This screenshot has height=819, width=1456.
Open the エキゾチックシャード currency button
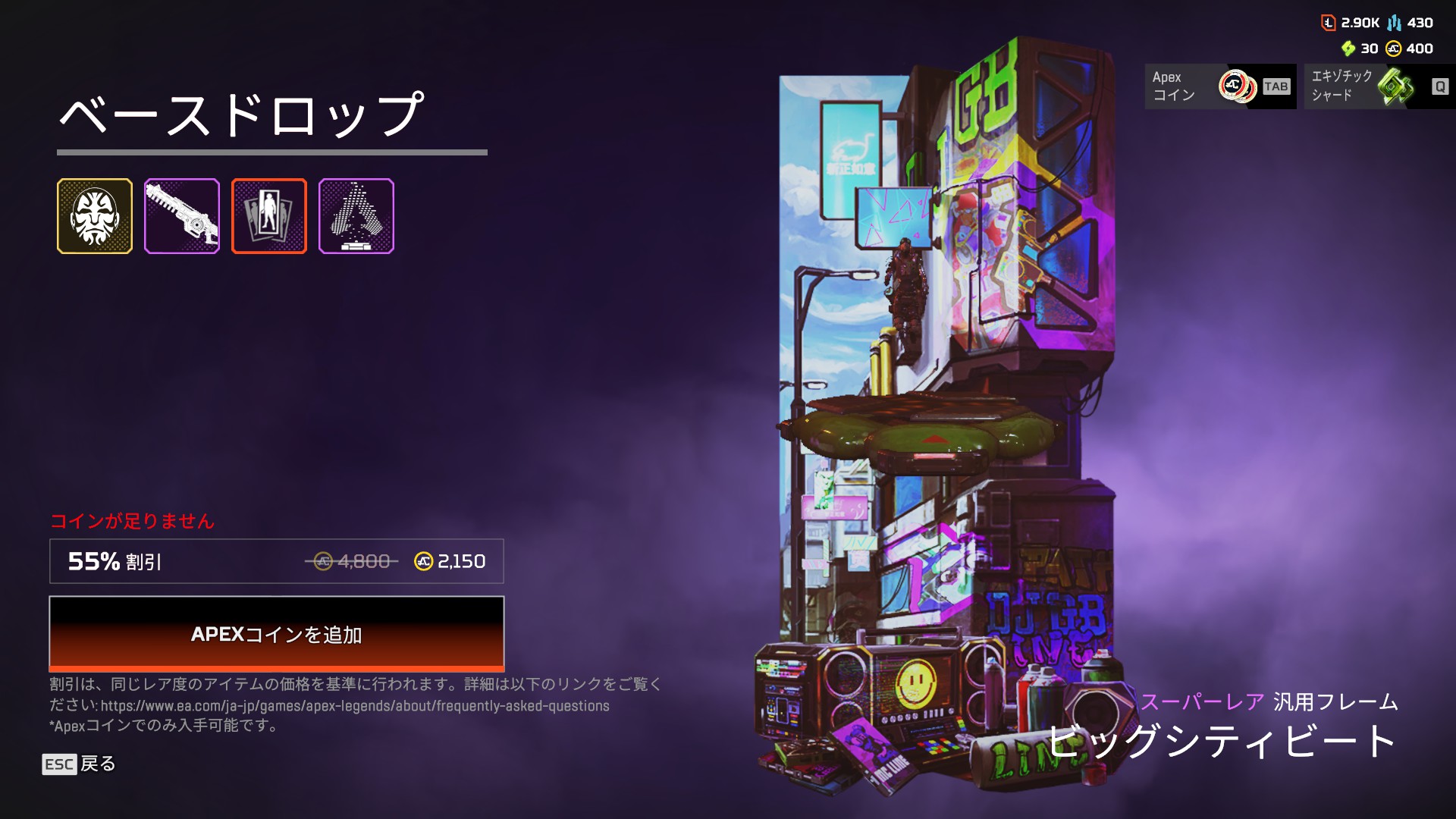(x=1379, y=86)
